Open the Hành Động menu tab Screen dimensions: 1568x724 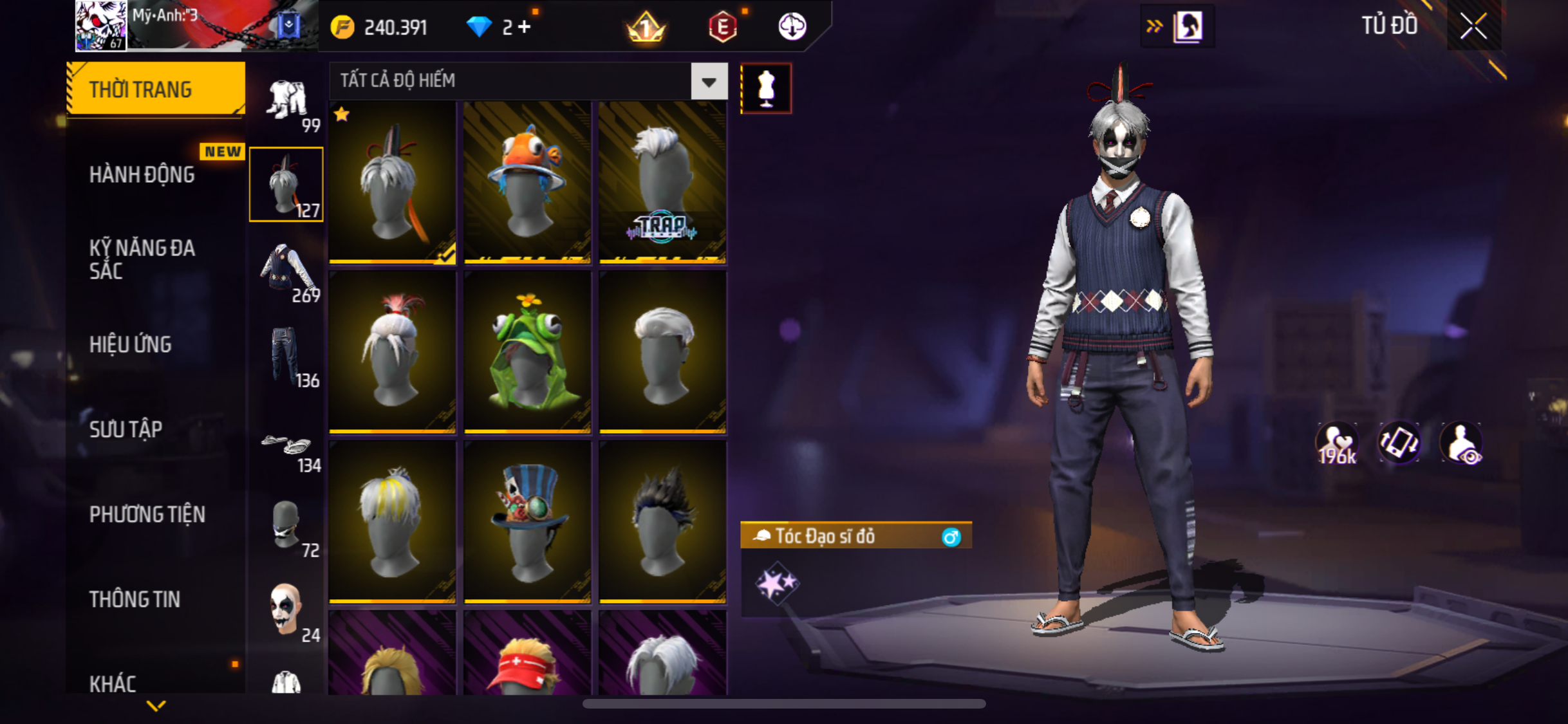pos(142,174)
